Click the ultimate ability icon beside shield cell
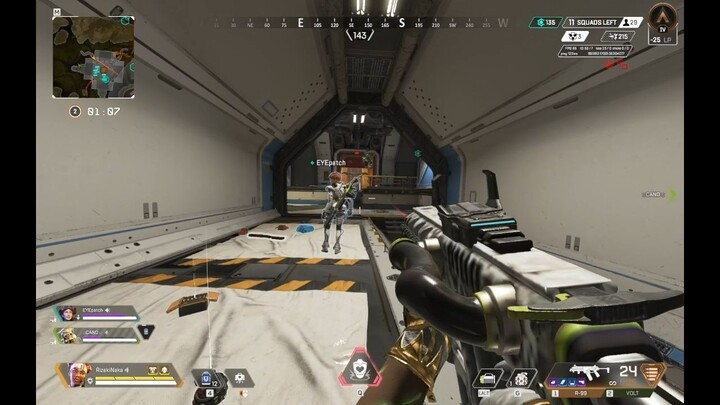The height and width of the screenshot is (405, 720). tap(240, 378)
